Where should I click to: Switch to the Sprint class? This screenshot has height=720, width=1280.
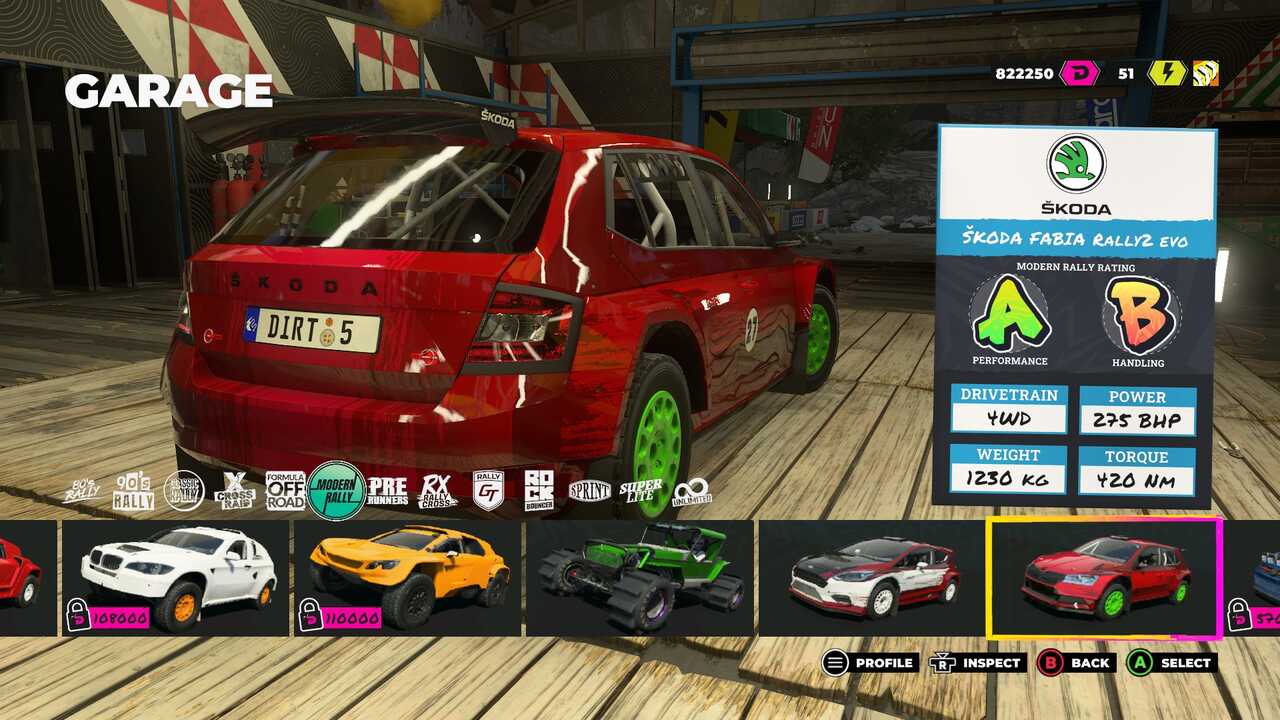(x=590, y=491)
